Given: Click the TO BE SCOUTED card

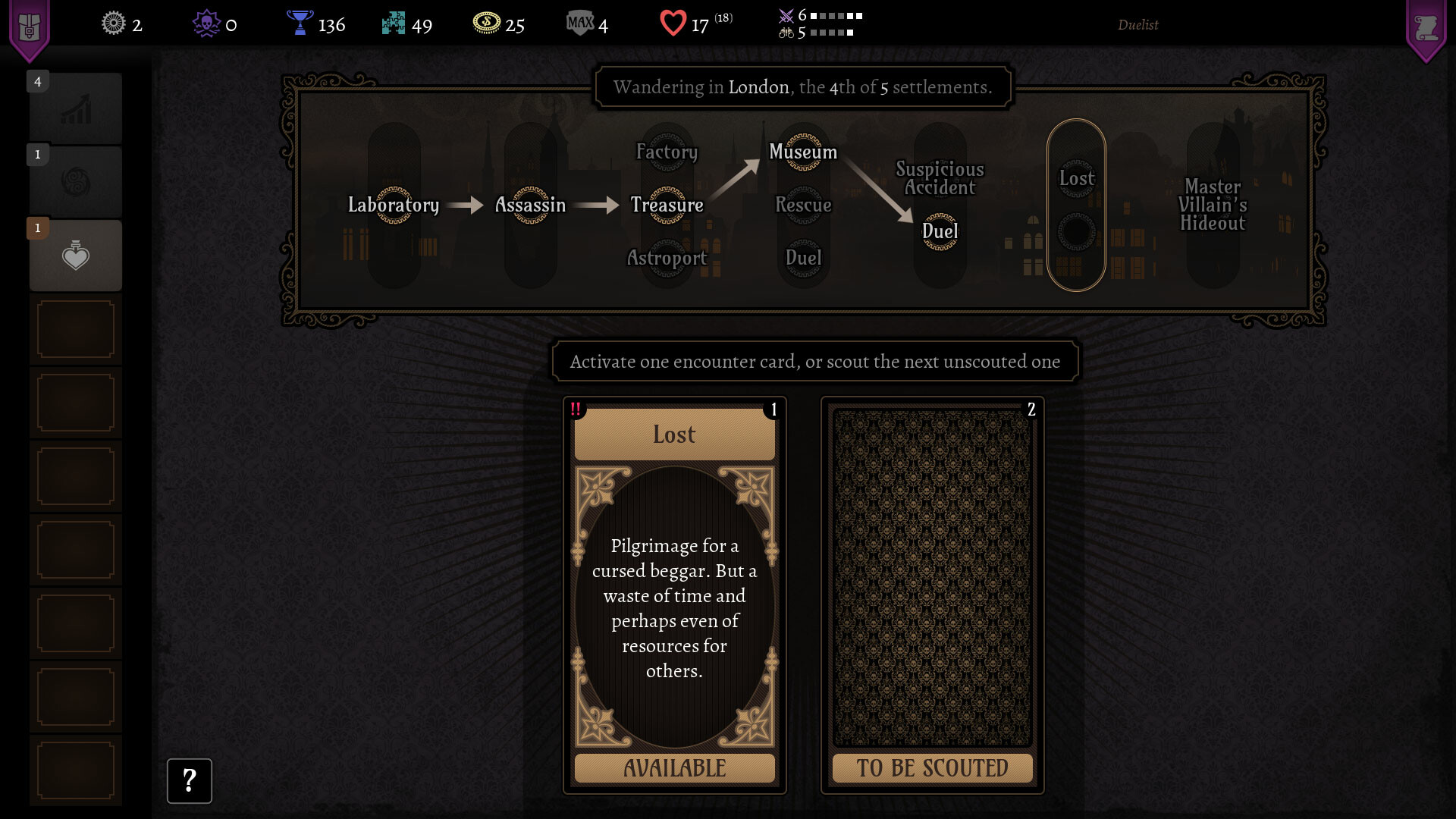Looking at the screenshot, I should tap(931, 599).
